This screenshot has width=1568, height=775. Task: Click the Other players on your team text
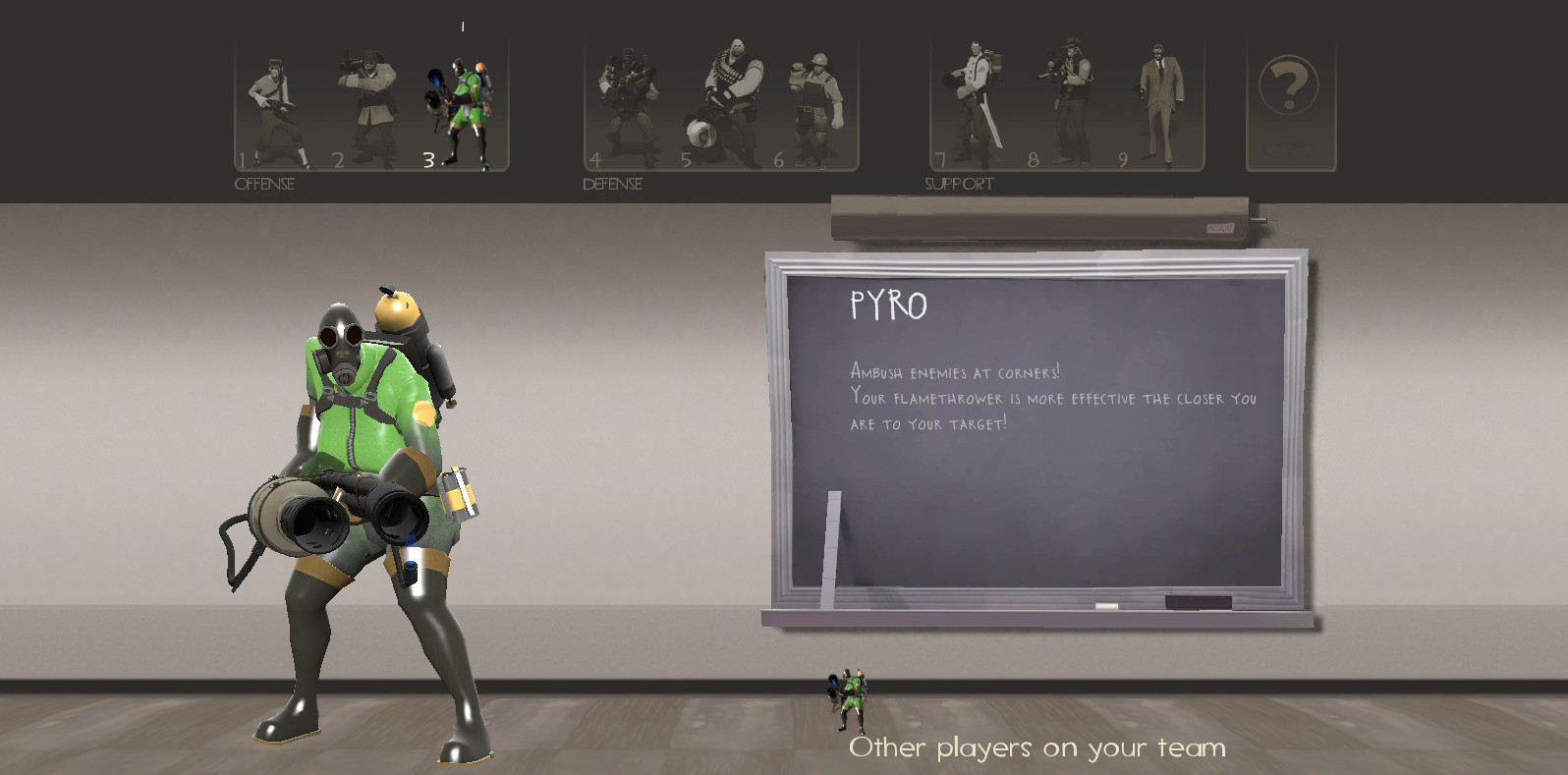coord(1036,747)
